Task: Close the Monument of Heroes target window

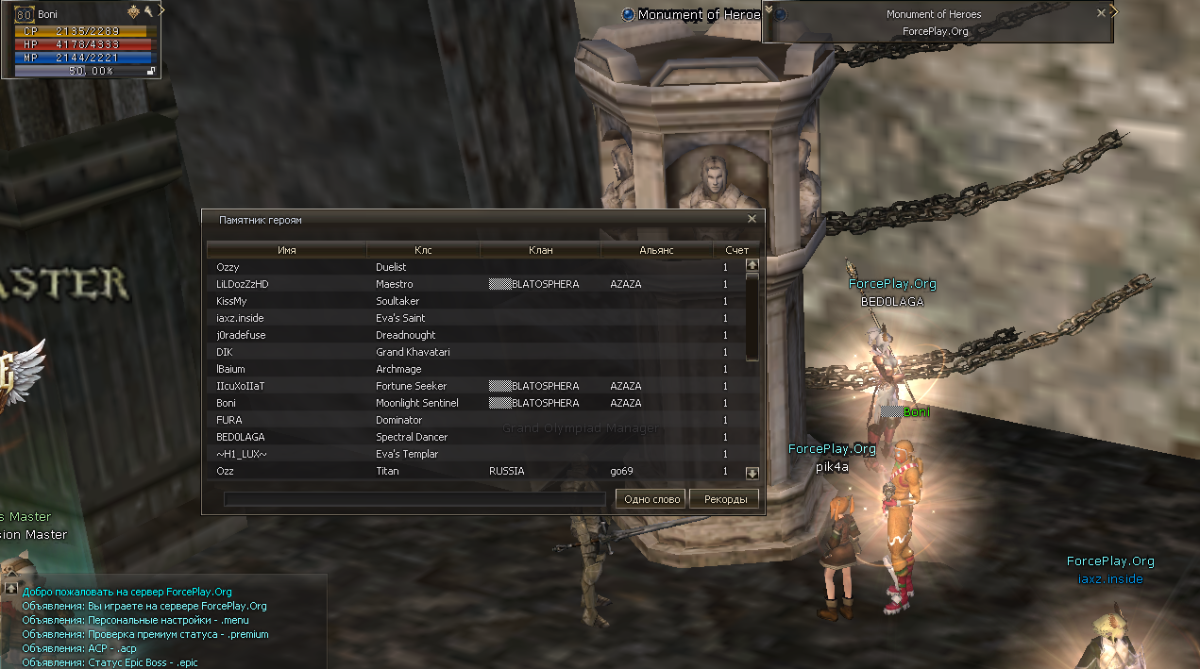Action: (x=1101, y=14)
